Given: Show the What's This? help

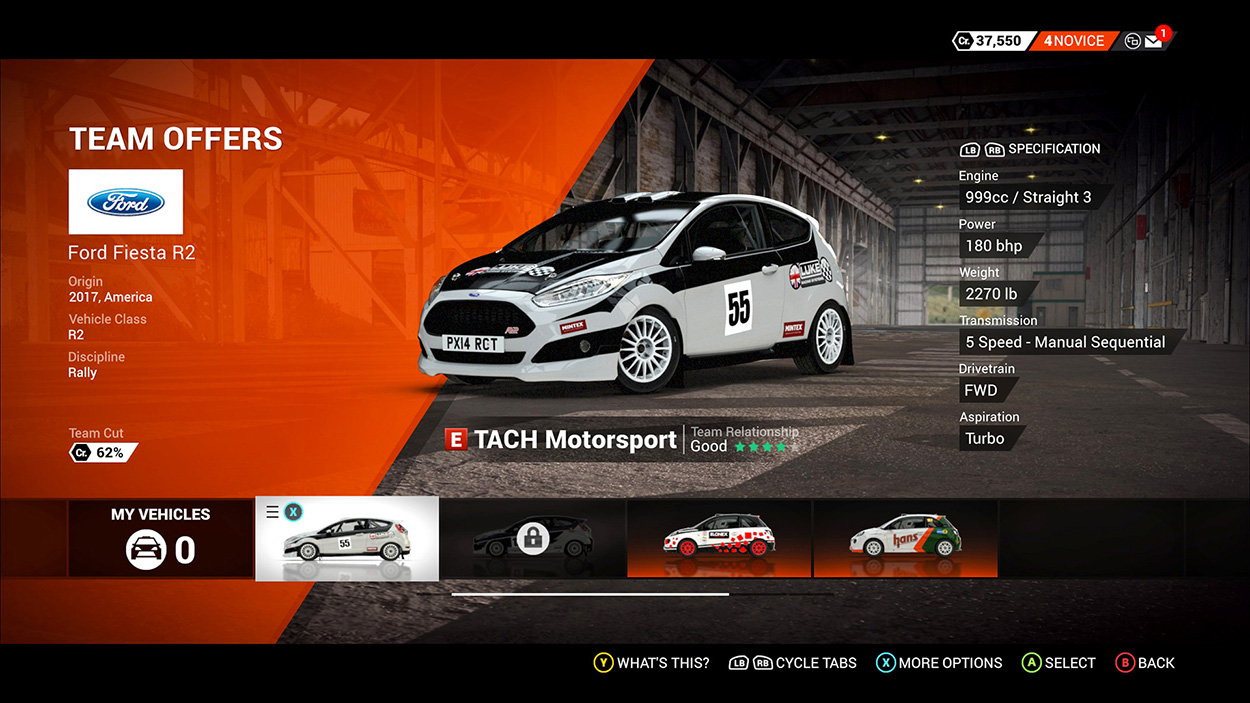Looking at the screenshot, I should click(652, 663).
